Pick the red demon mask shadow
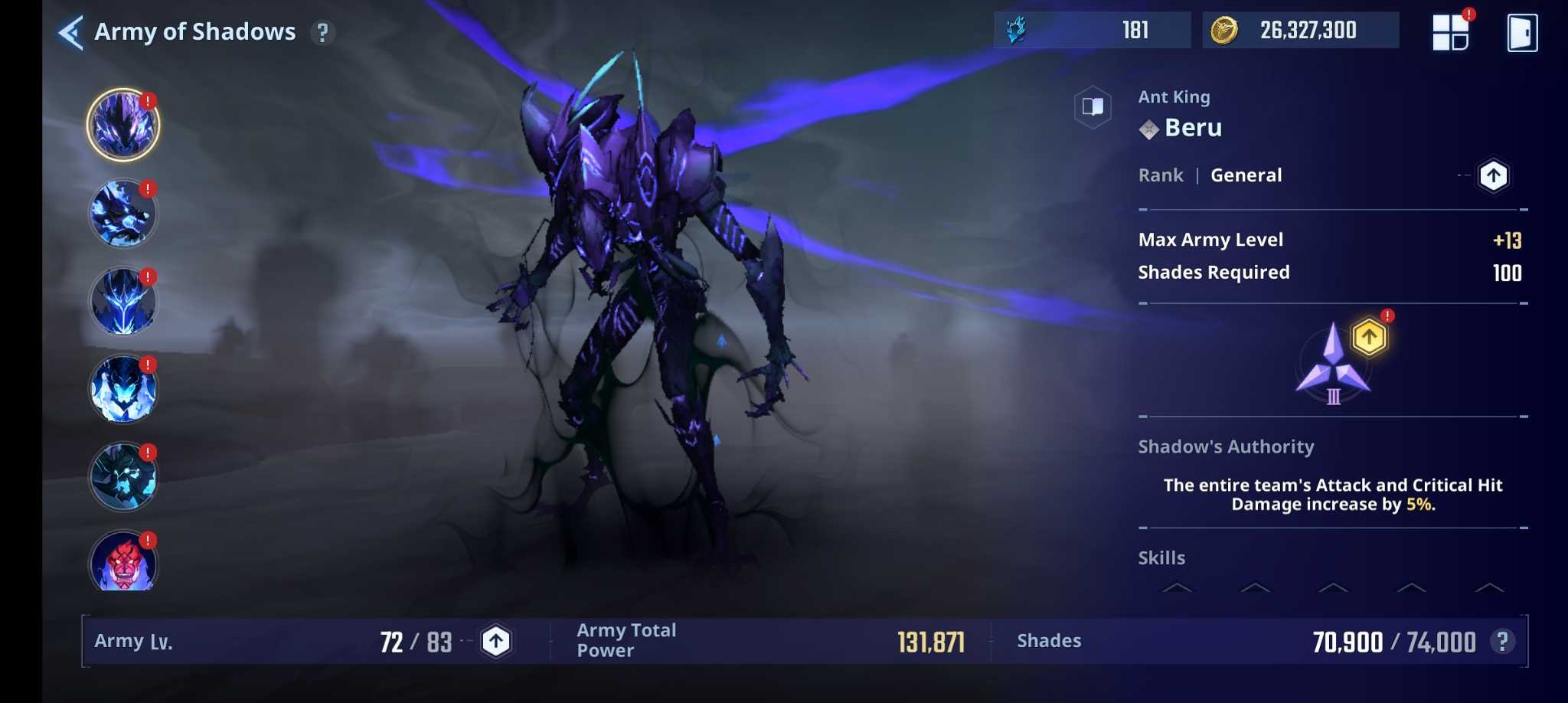1568x703 pixels. 122,564
